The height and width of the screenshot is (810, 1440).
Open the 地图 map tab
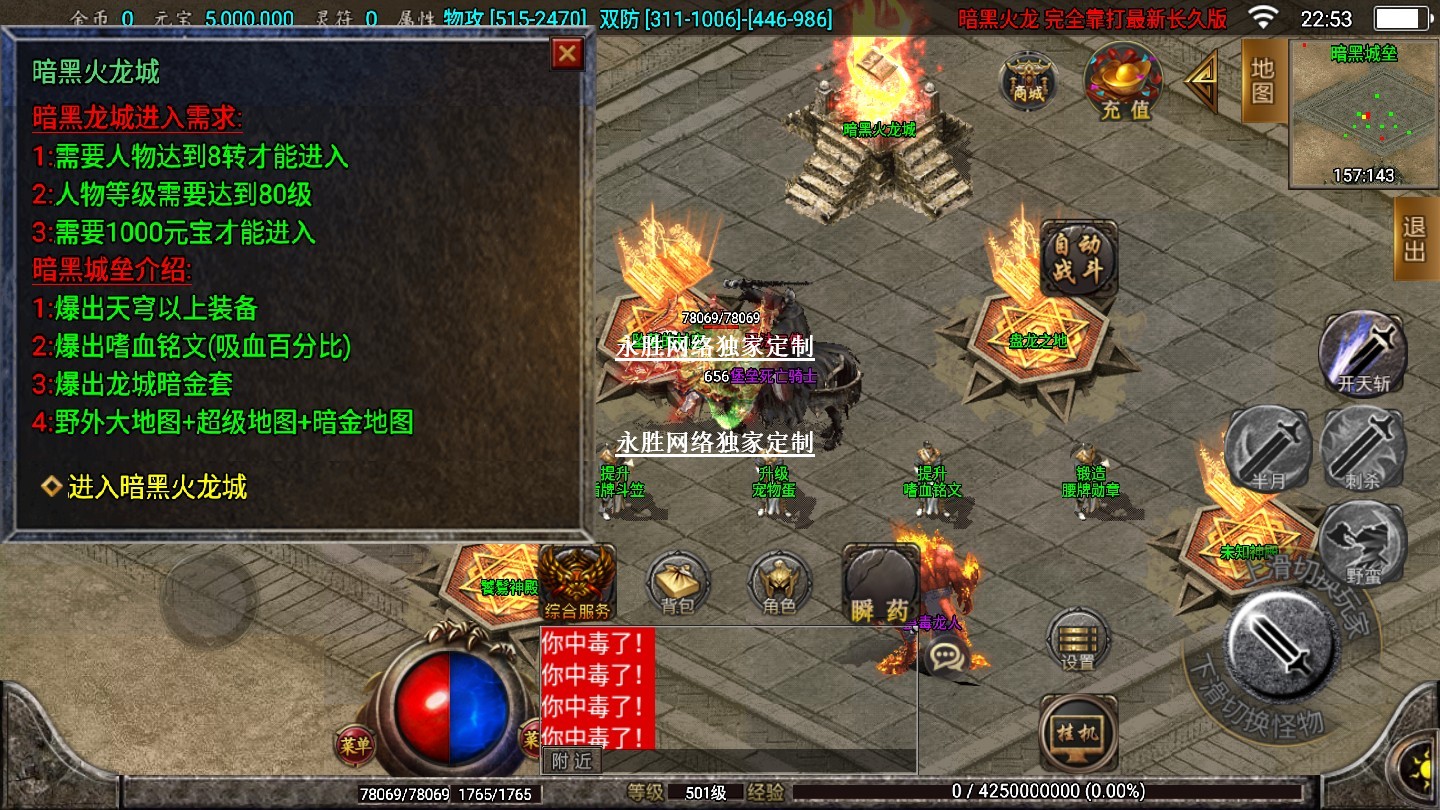pos(1262,81)
